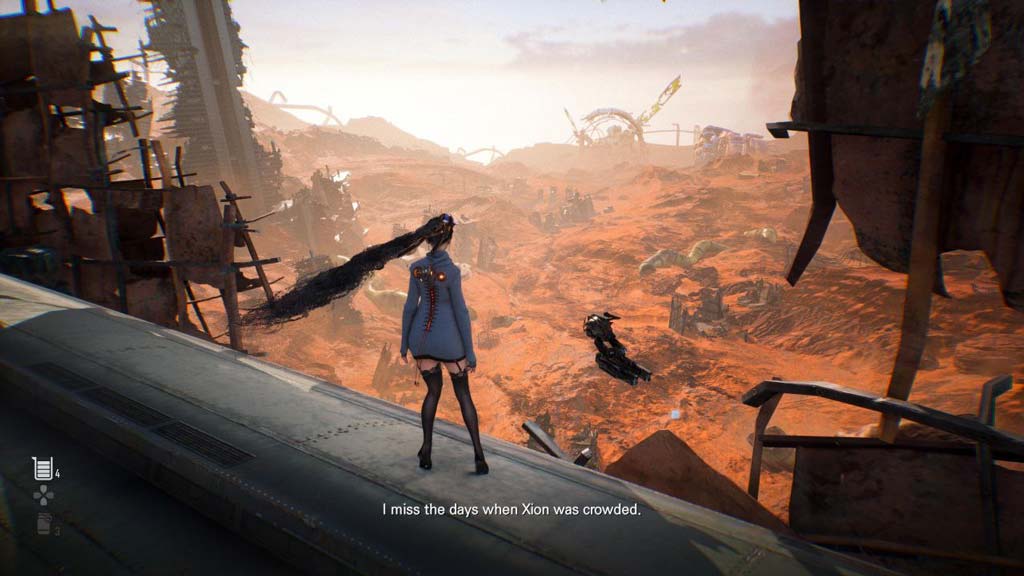Select the dimmed canister item below the d-pad
The width and height of the screenshot is (1024, 576).
(43, 523)
